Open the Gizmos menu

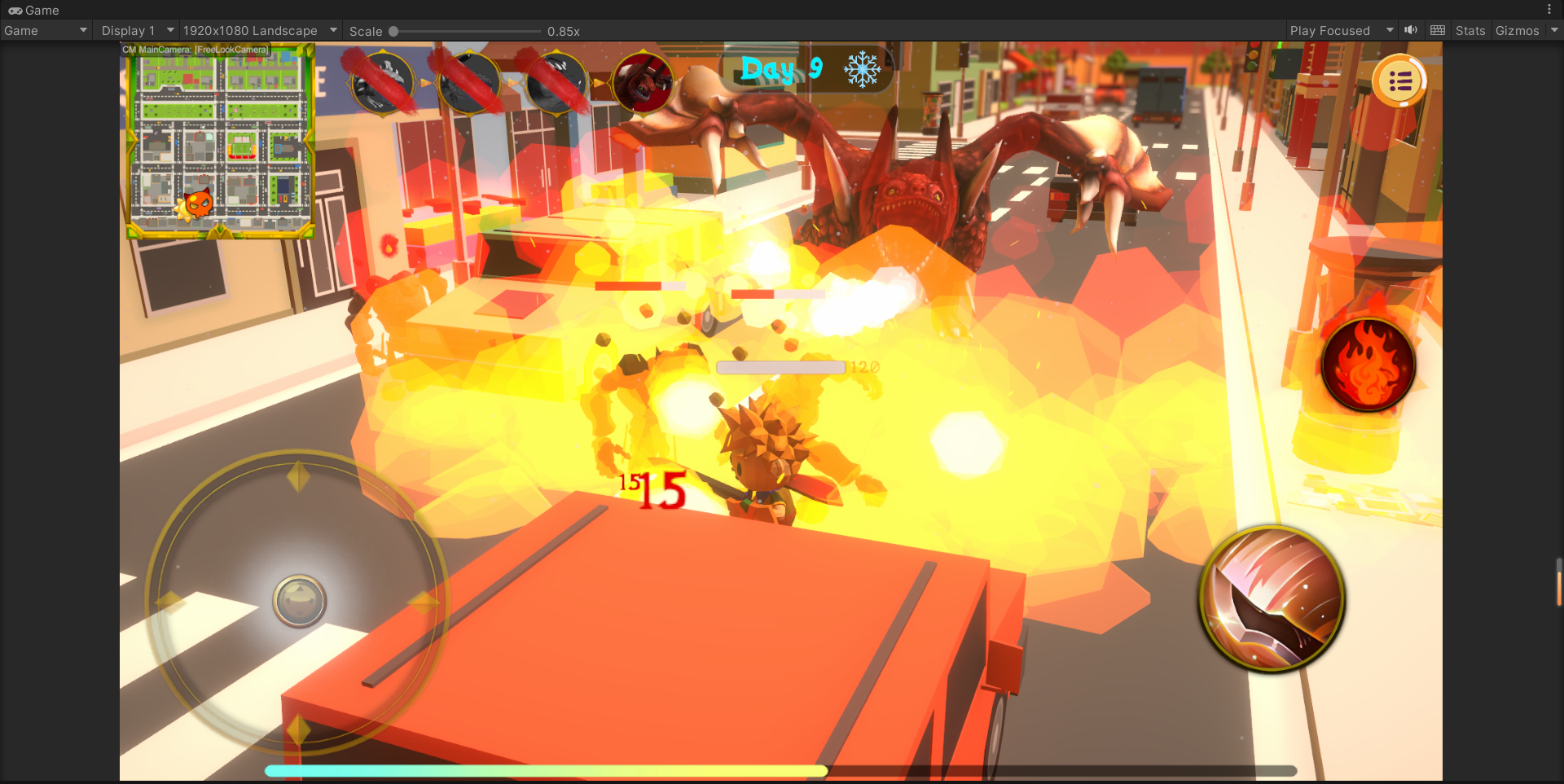coord(1517,31)
